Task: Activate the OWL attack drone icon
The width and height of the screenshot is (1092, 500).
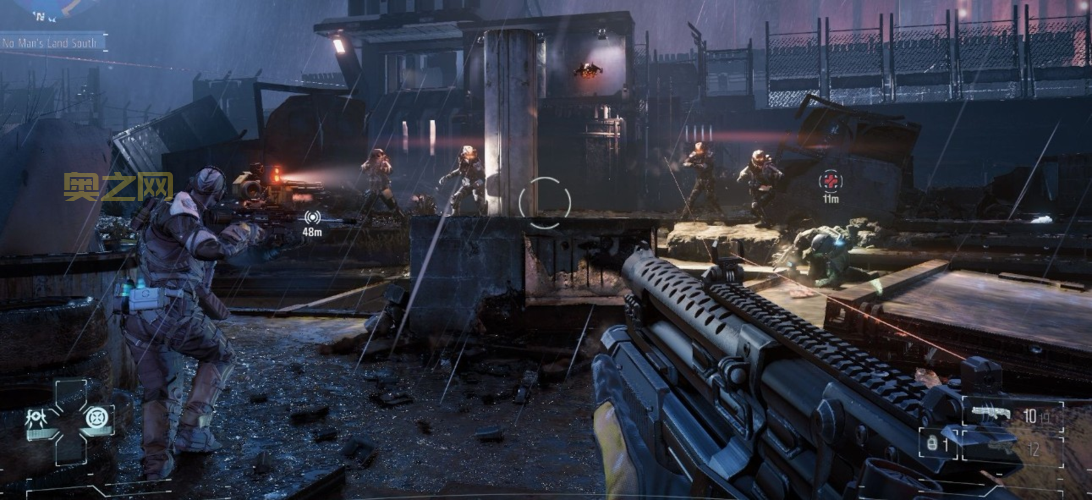Action: [x=35, y=418]
